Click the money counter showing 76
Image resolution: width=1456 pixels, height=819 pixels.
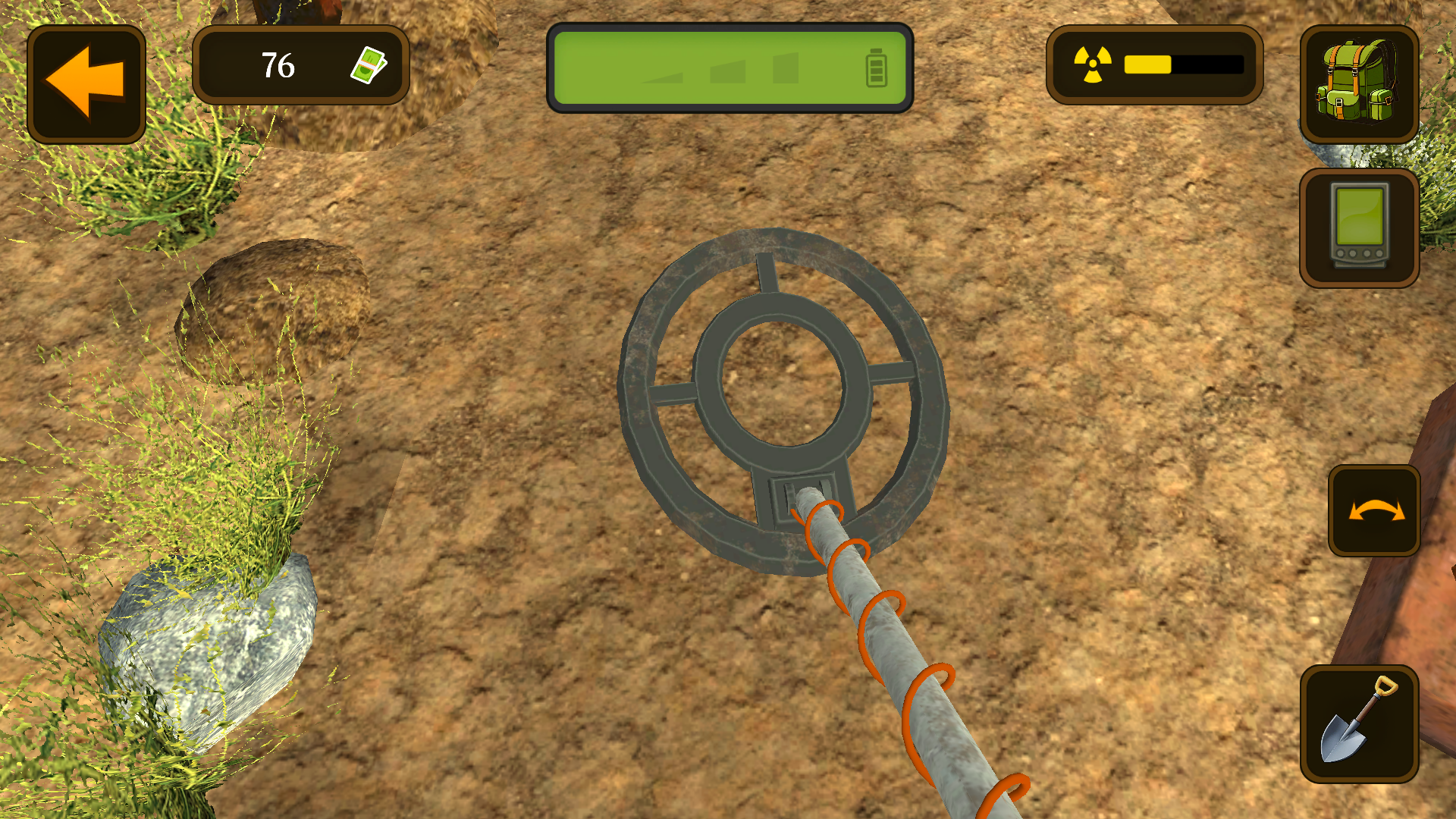point(278,66)
